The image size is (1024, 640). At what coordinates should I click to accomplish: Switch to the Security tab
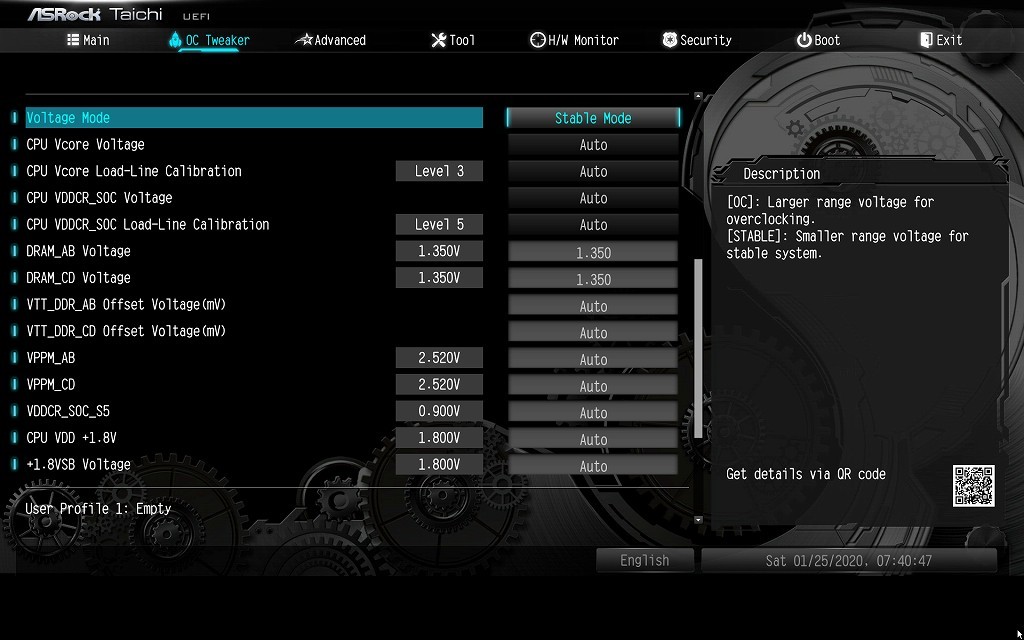[697, 40]
